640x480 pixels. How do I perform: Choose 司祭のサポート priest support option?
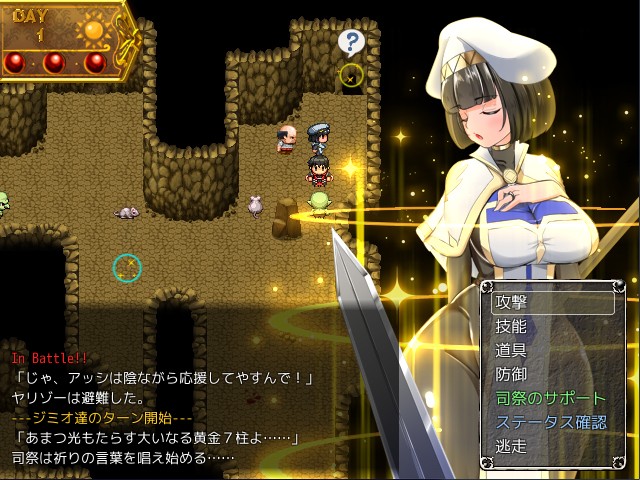point(549,398)
